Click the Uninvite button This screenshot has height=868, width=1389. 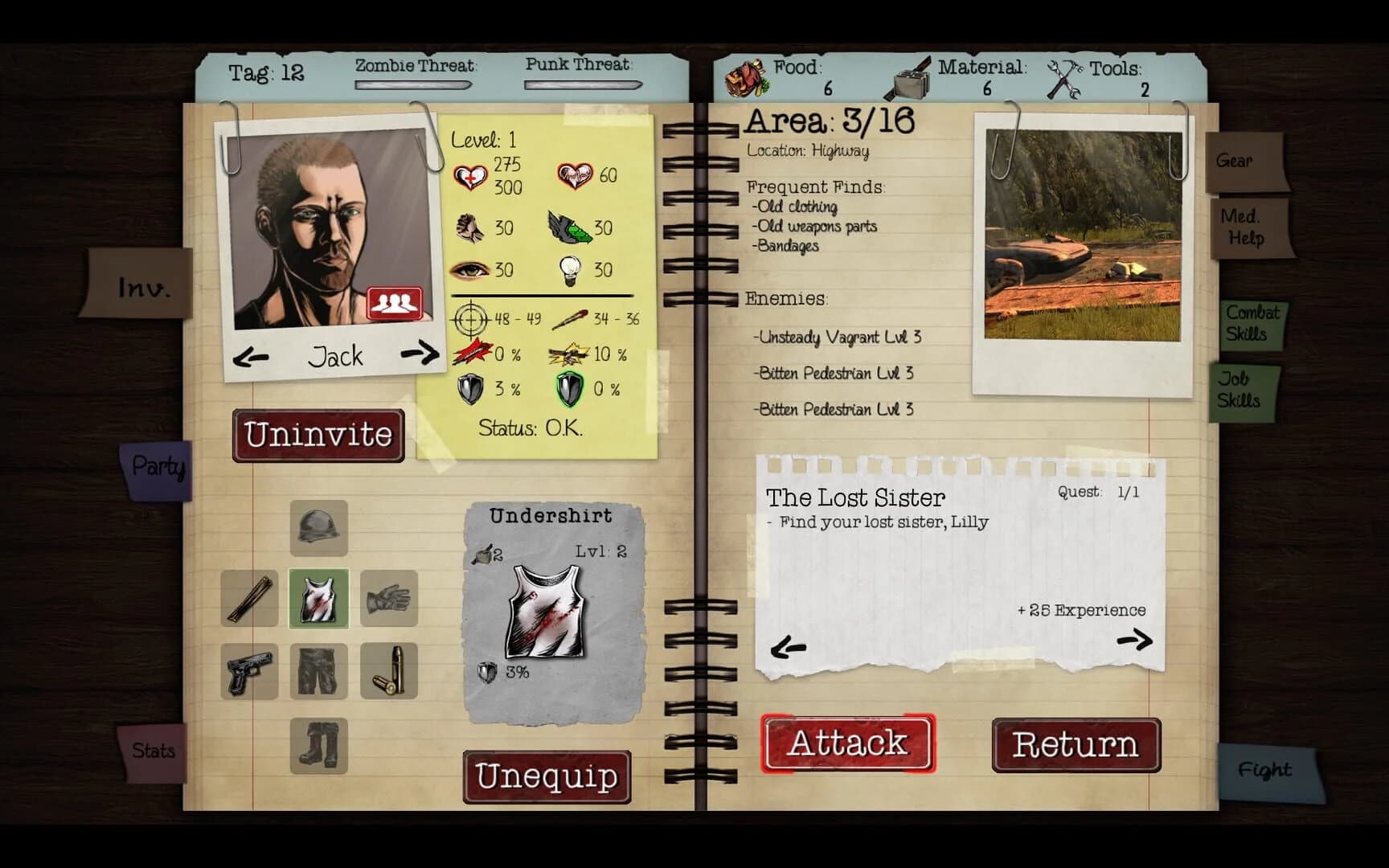pyautogui.click(x=318, y=434)
